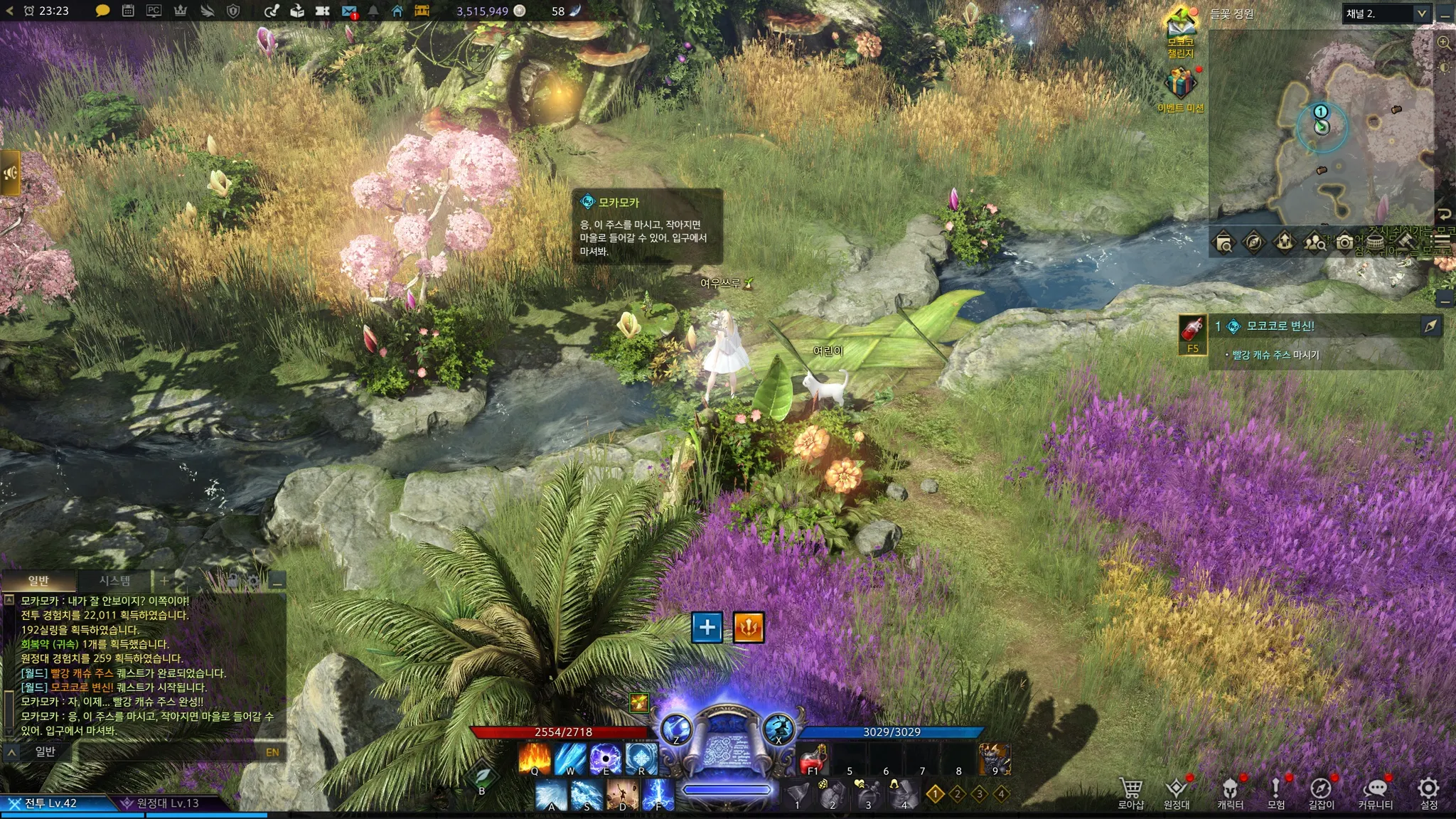Image resolution: width=1456 pixels, height=819 pixels.
Task: Open the 원정대 expedition menu
Action: (x=1177, y=792)
